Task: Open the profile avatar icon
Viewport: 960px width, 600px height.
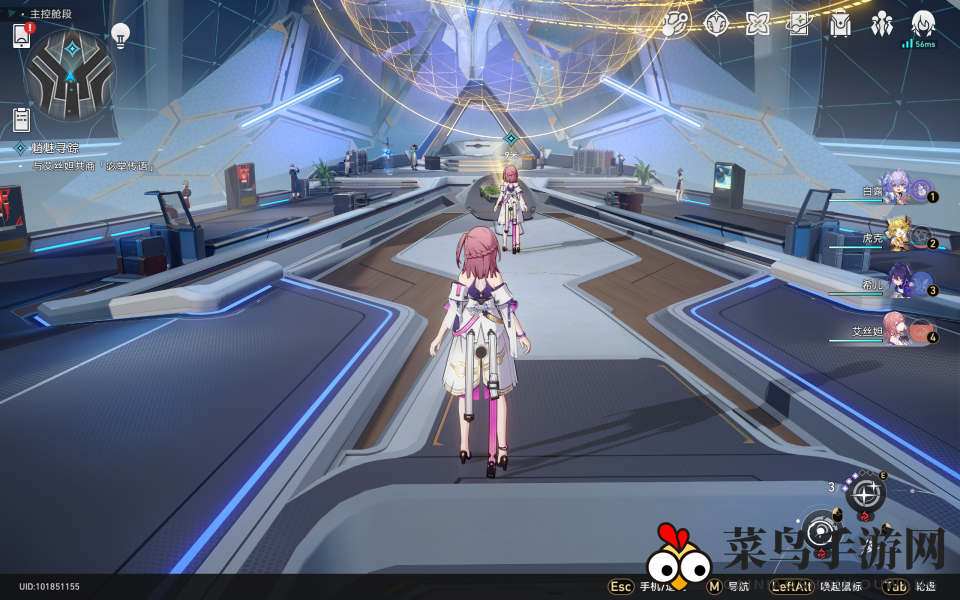Action: [x=923, y=24]
